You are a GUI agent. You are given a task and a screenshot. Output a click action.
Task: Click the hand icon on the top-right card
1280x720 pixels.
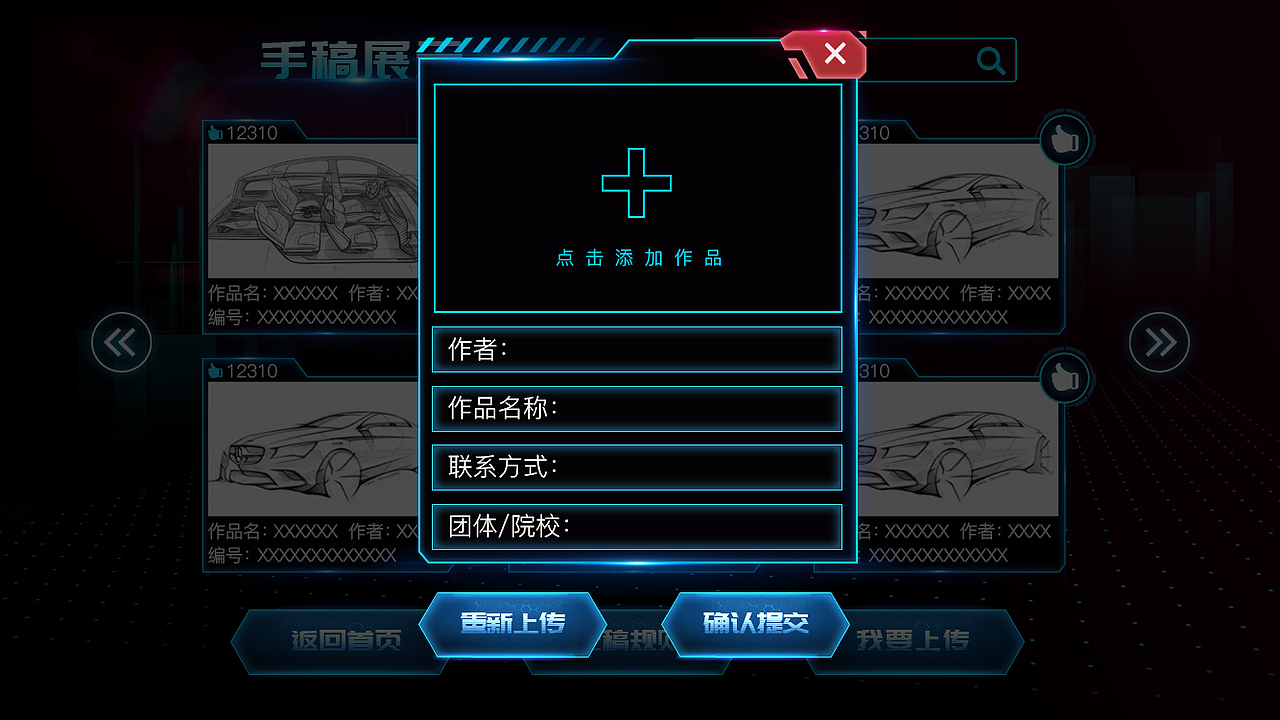(x=1063, y=140)
